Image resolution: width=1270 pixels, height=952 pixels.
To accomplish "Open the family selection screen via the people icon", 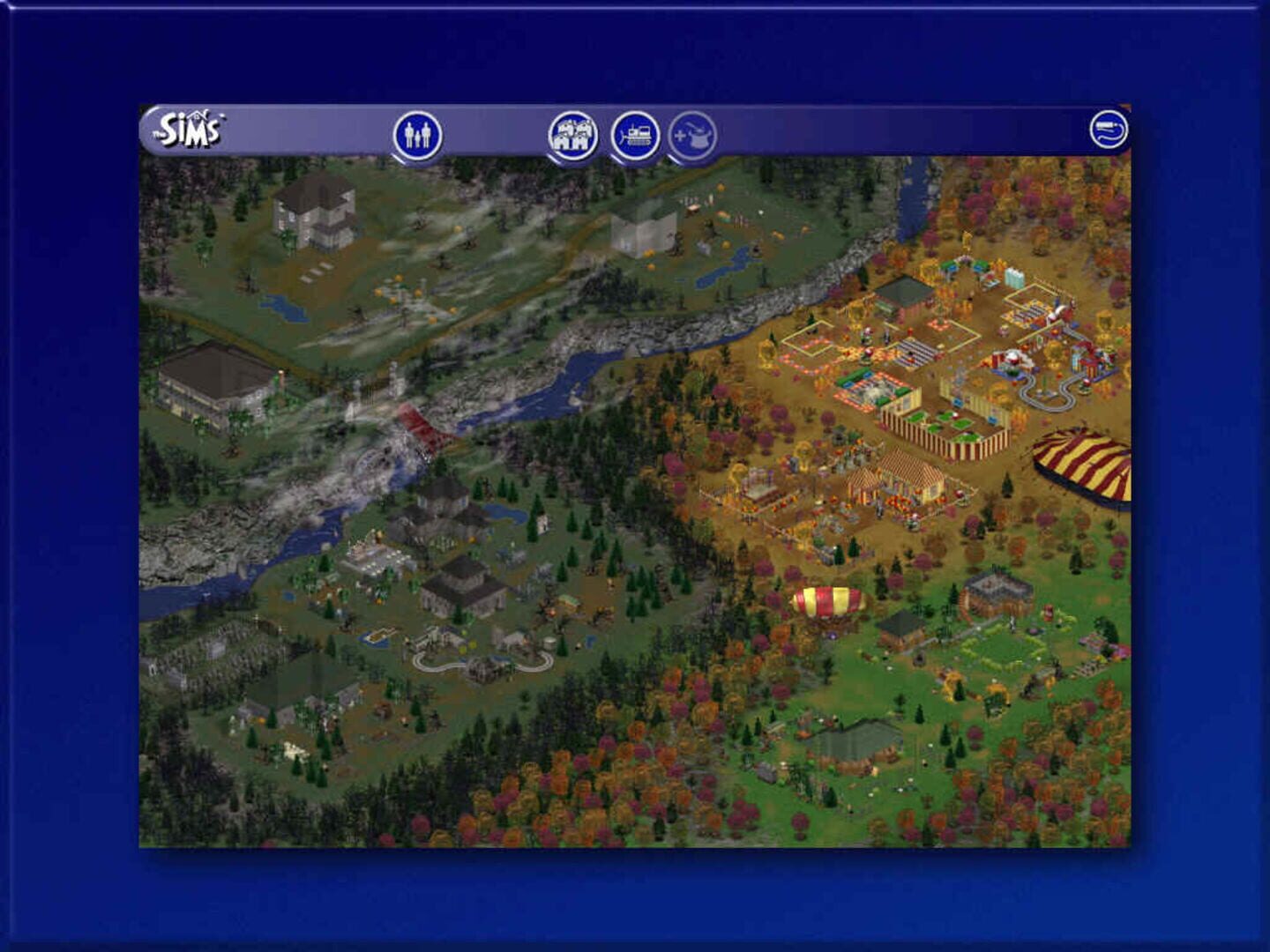I will [x=416, y=132].
